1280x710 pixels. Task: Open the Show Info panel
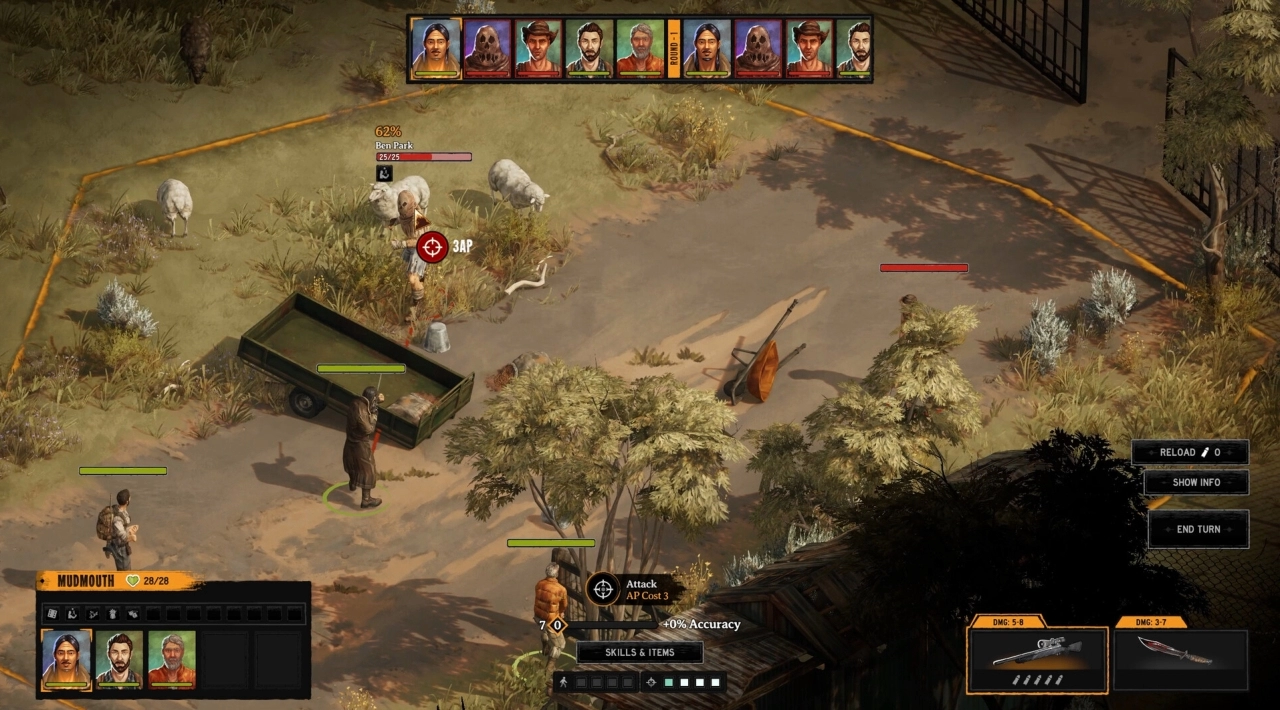(1196, 482)
